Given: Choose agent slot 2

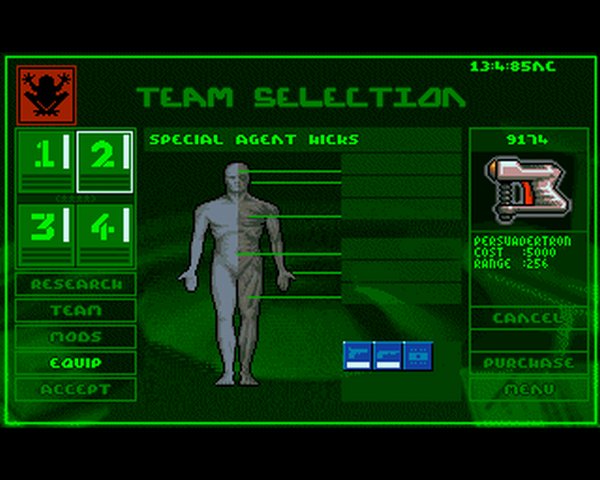Looking at the screenshot, I should click(x=105, y=160).
